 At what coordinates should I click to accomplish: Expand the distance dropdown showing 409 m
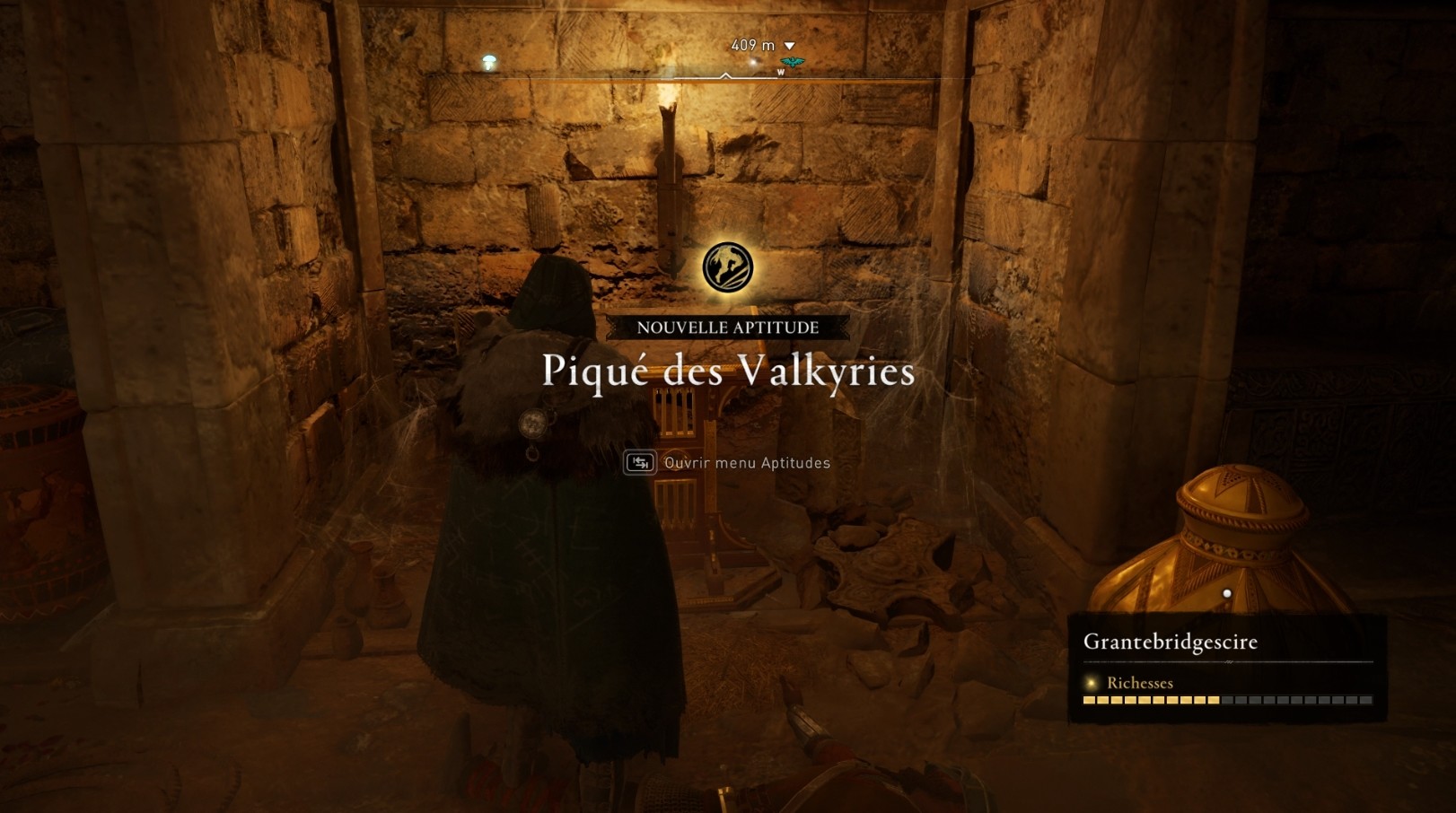click(753, 44)
